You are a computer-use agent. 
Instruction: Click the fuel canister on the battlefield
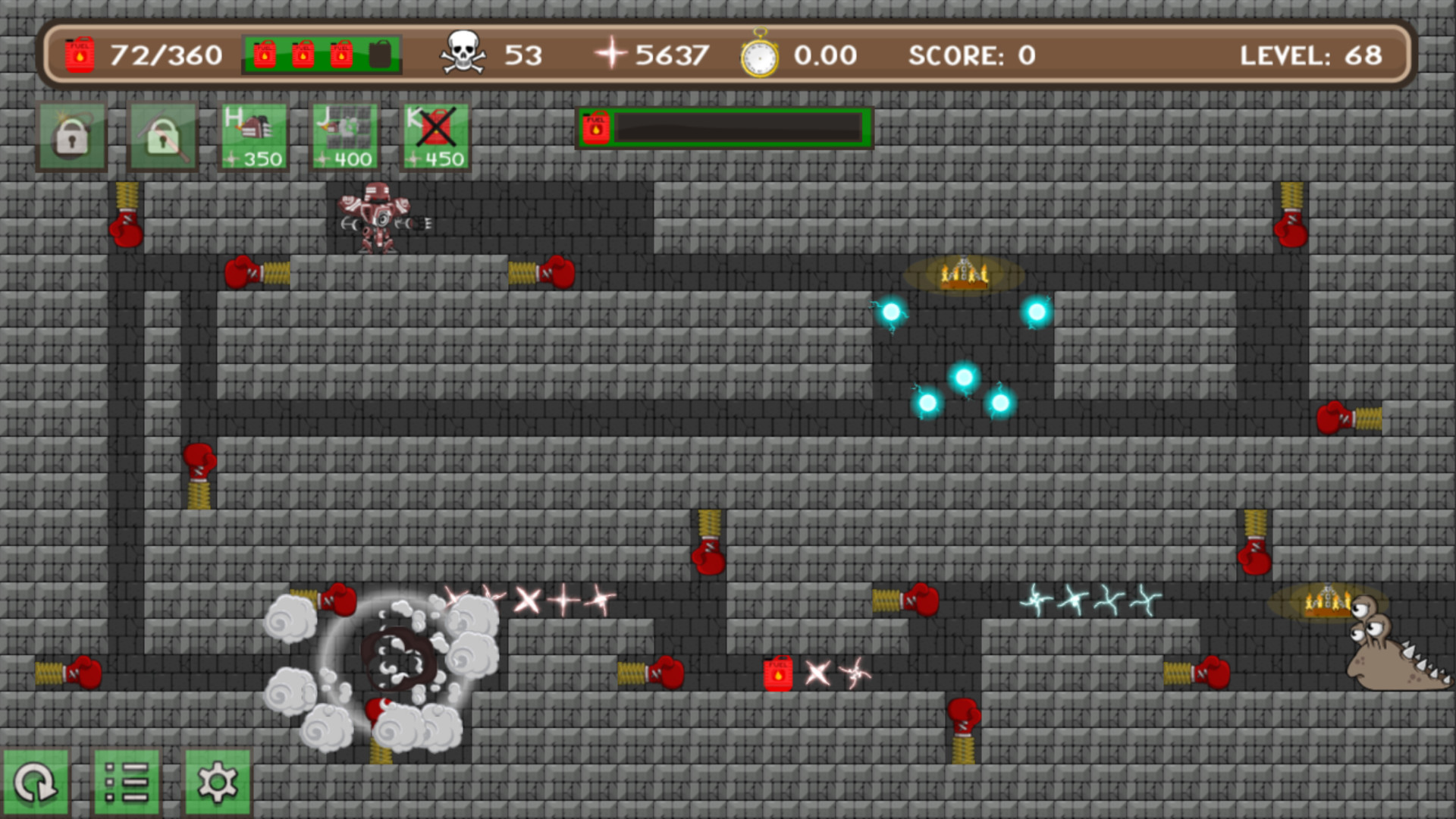[x=777, y=672]
